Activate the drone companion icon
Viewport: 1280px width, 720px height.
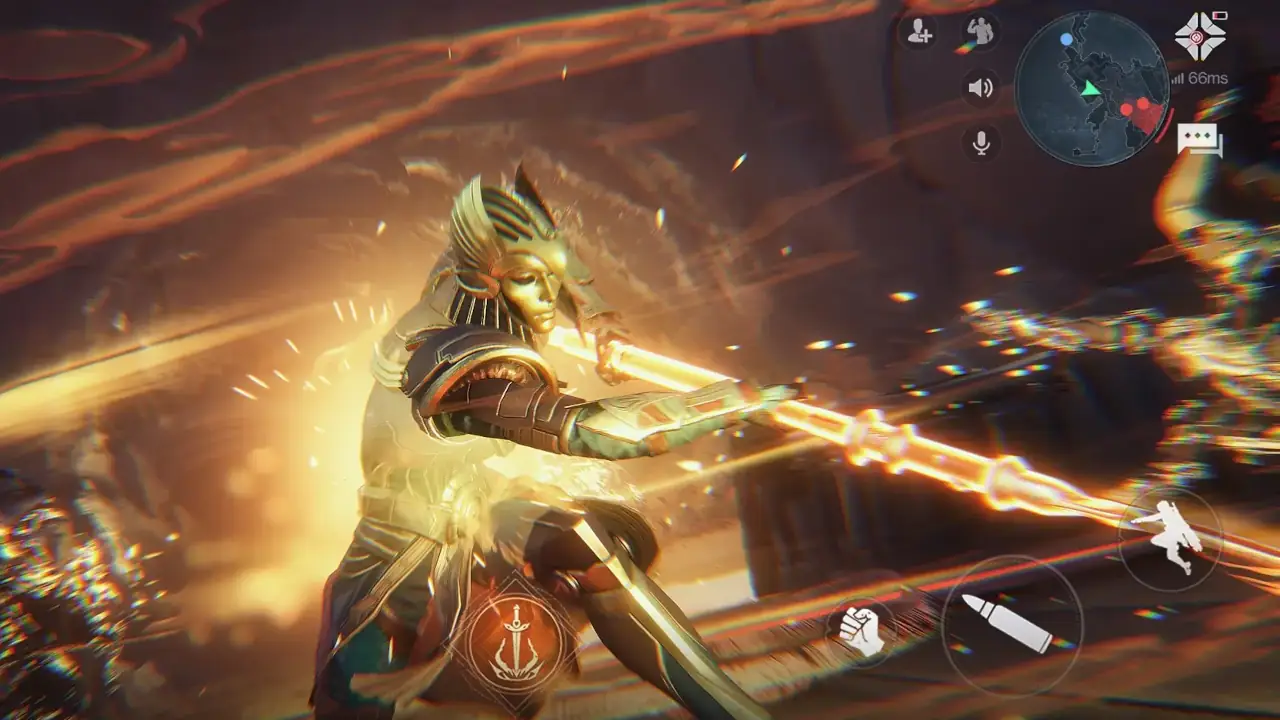pos(1199,36)
